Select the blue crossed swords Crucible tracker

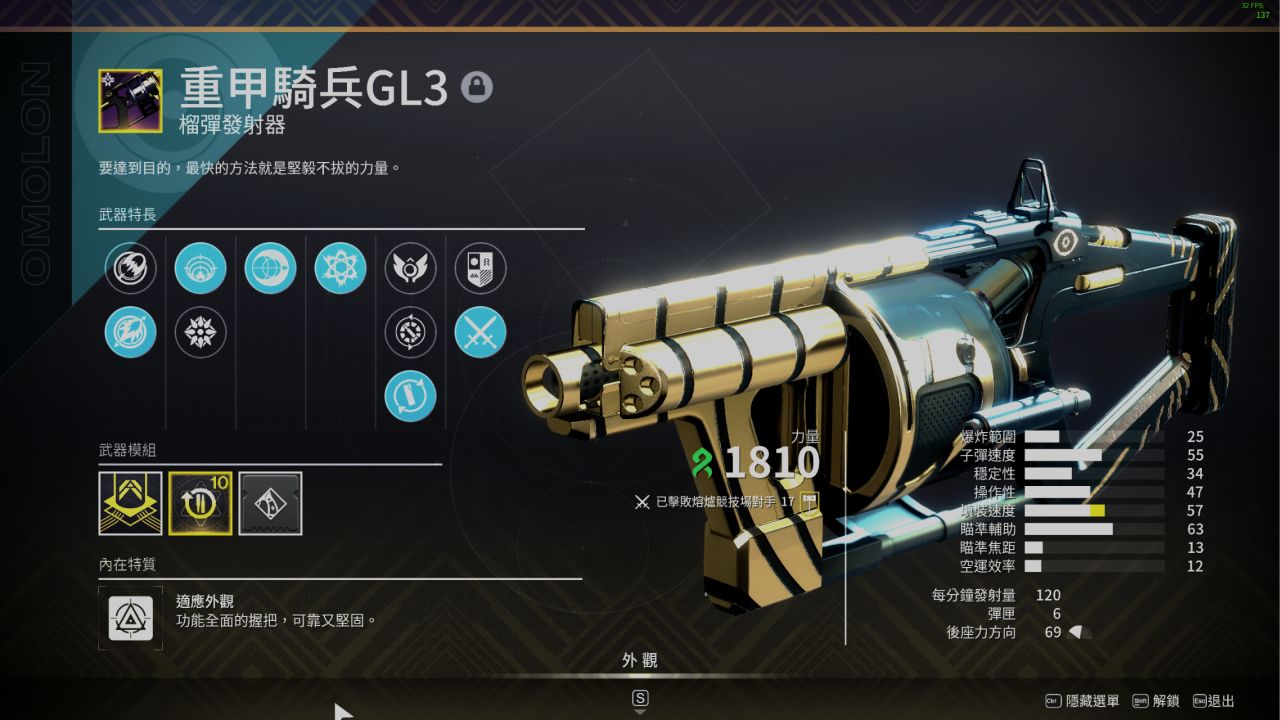click(x=481, y=332)
